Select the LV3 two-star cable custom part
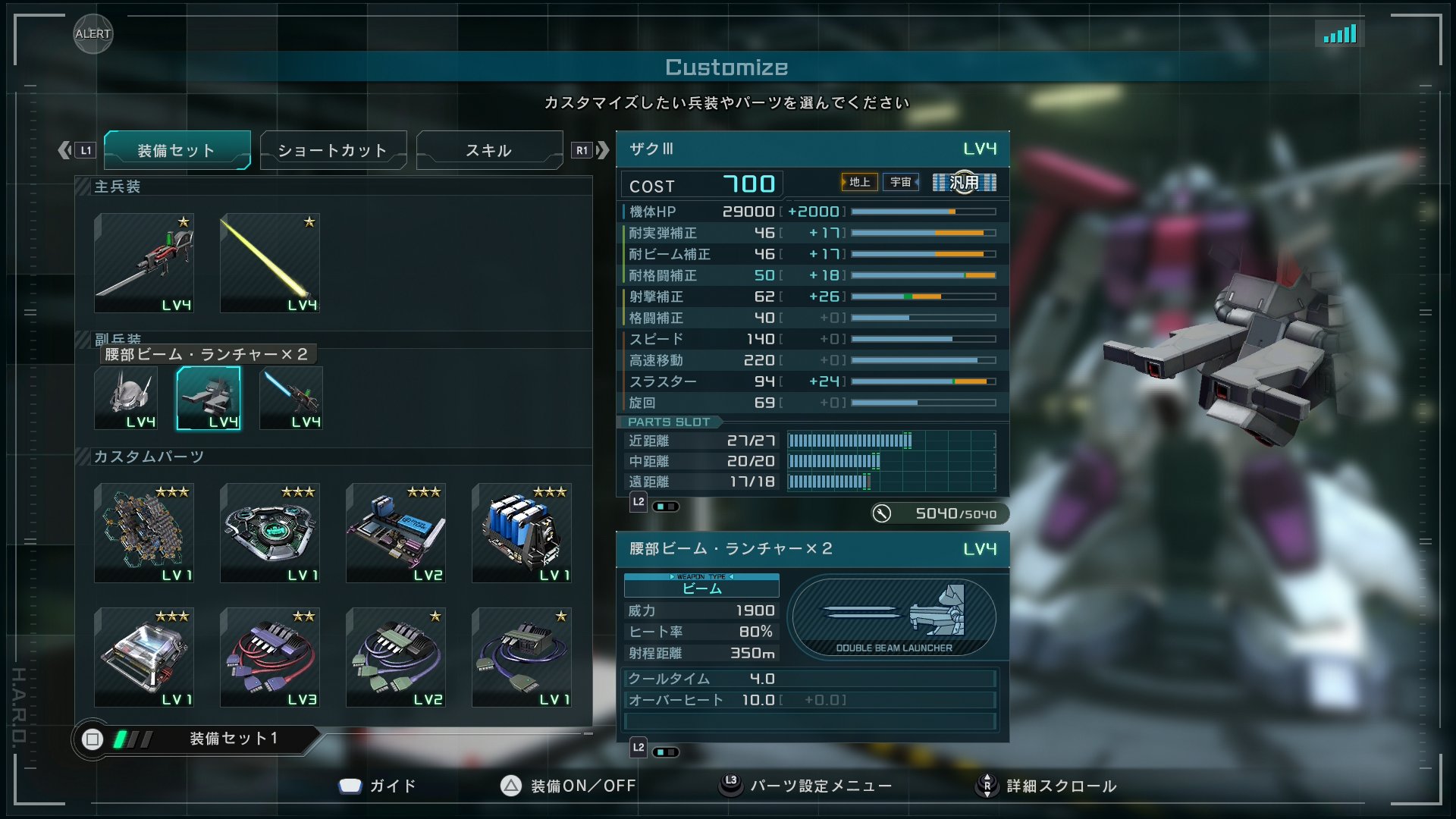The width and height of the screenshot is (1456, 819). 270,657
